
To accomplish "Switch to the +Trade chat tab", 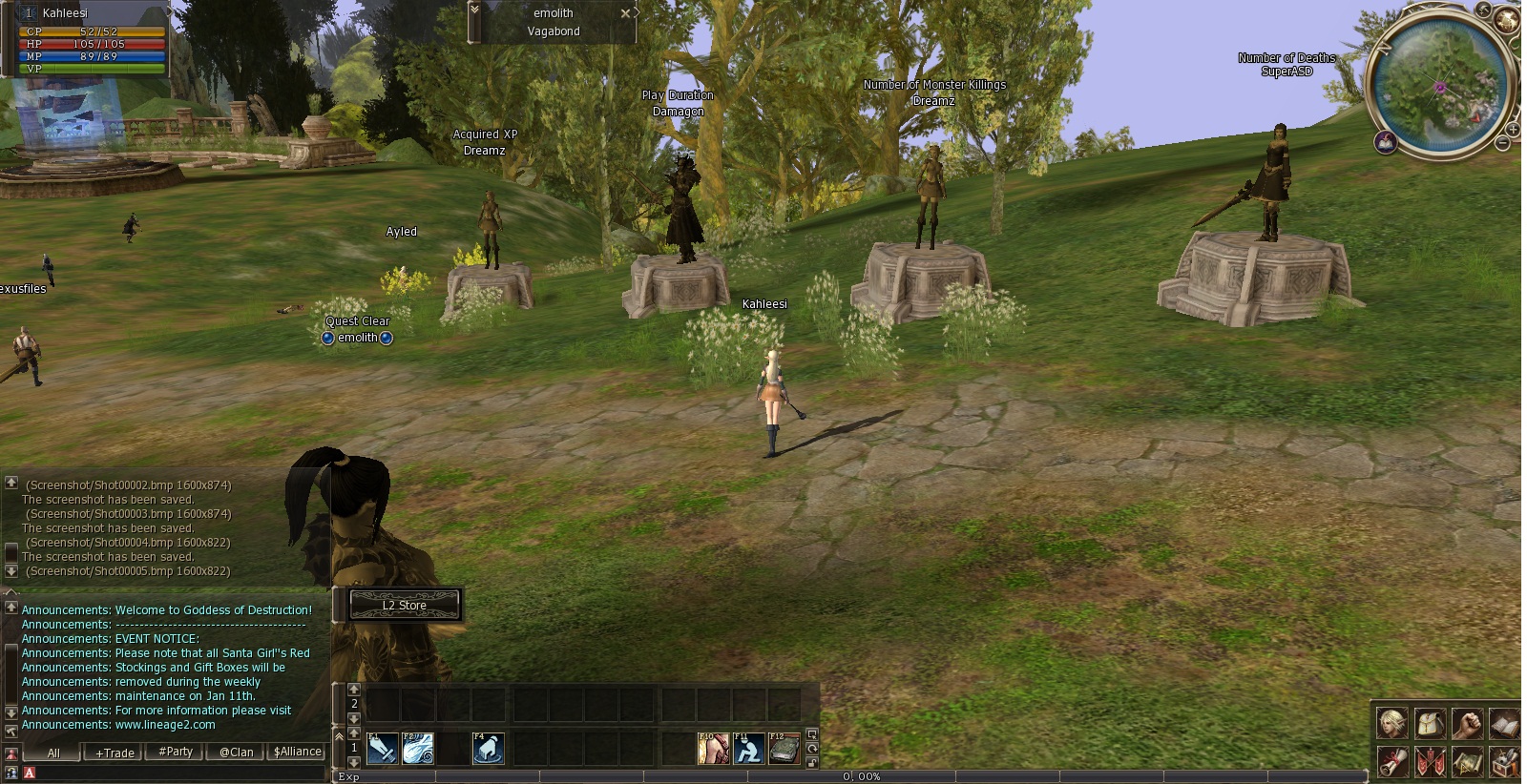I will [115, 753].
